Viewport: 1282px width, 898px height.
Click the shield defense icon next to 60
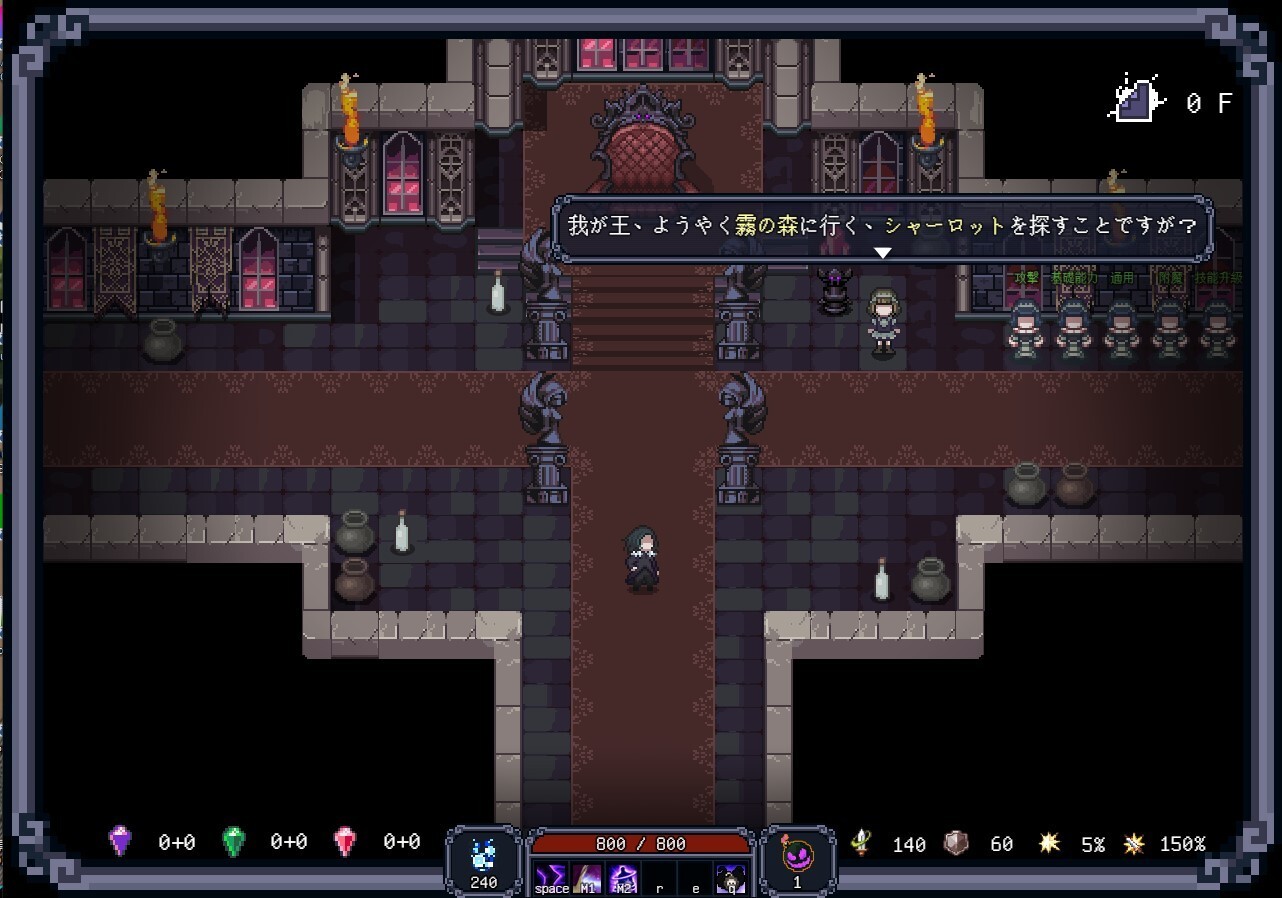958,845
